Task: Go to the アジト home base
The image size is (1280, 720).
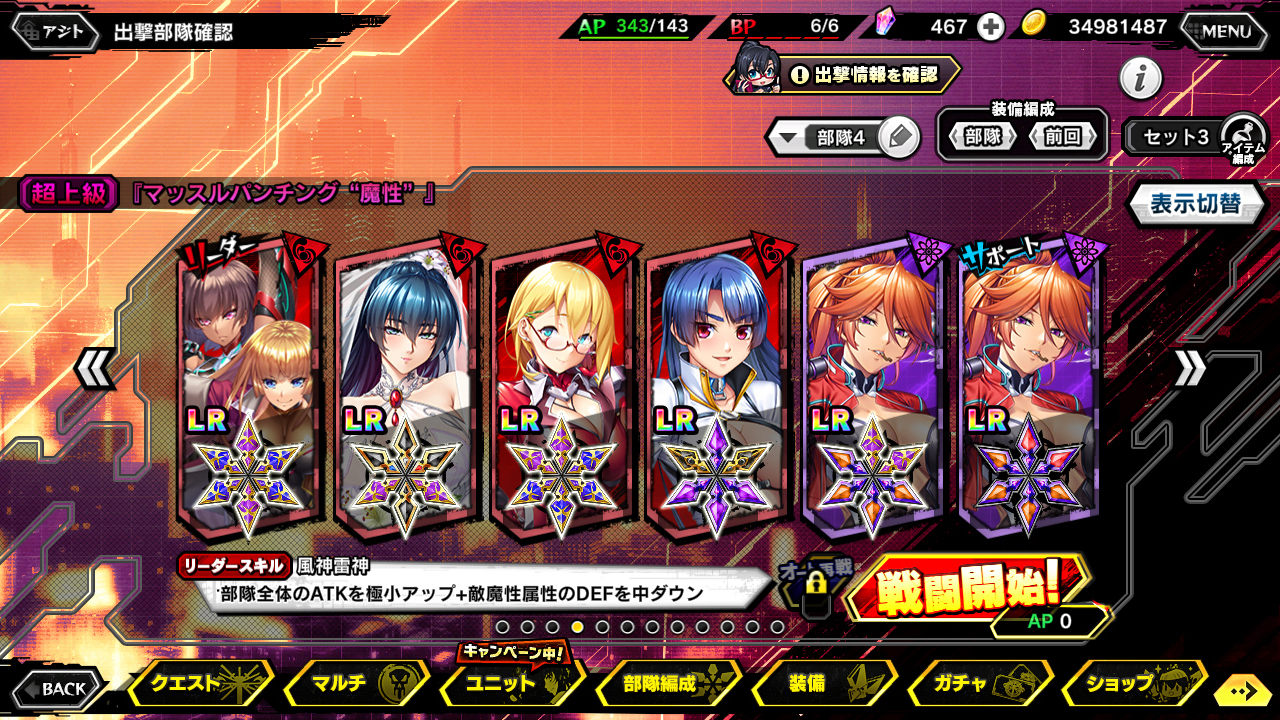Action: point(56,31)
